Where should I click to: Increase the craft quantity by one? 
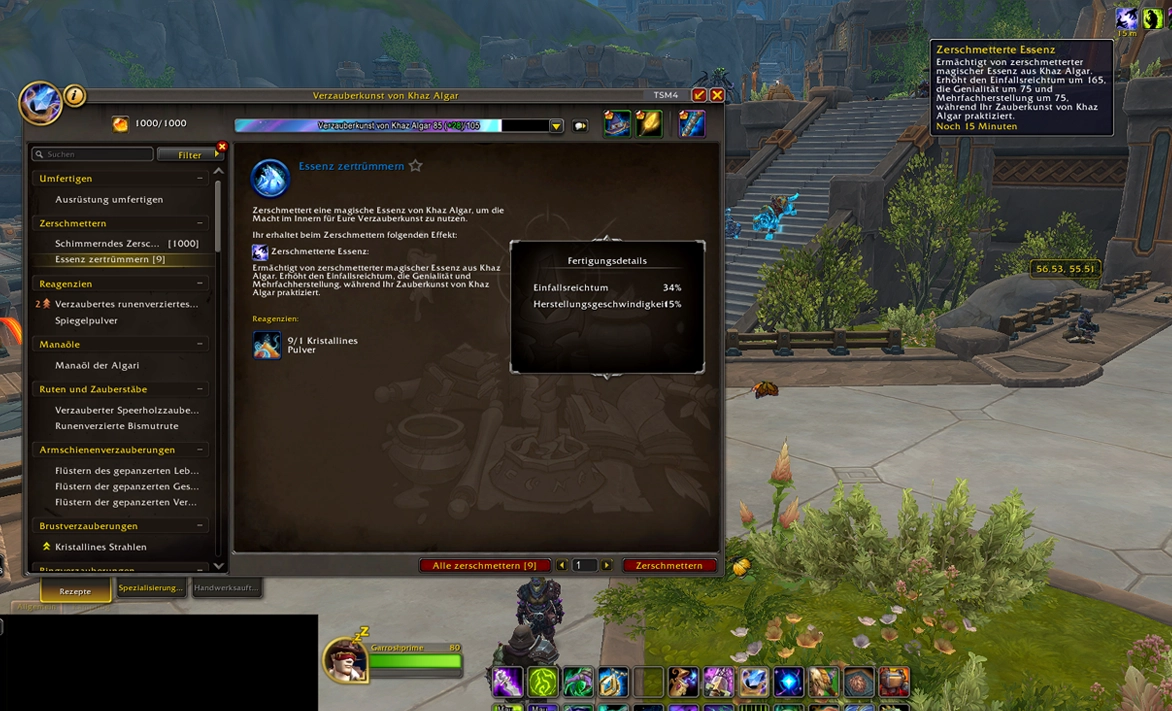(607, 565)
